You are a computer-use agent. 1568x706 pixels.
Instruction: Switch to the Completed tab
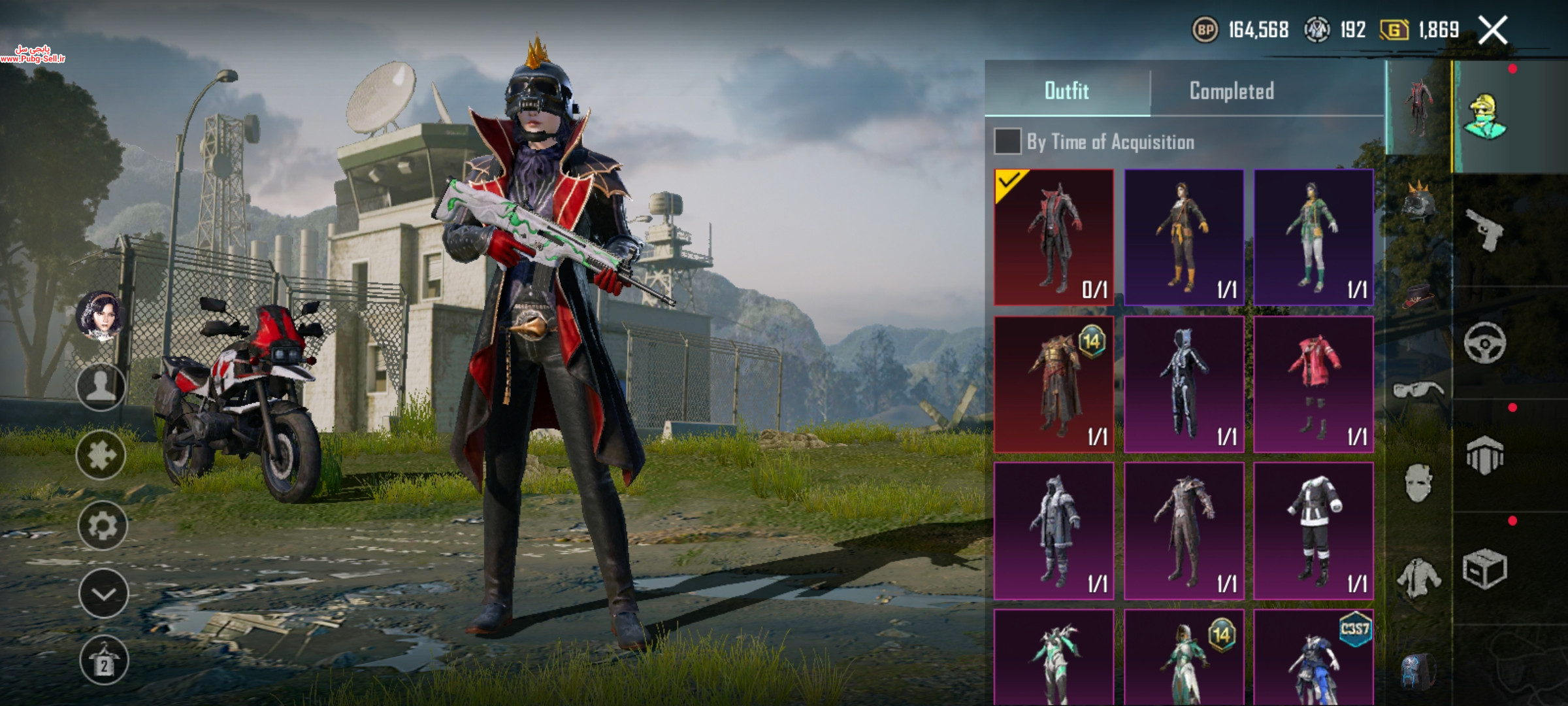(x=1232, y=91)
